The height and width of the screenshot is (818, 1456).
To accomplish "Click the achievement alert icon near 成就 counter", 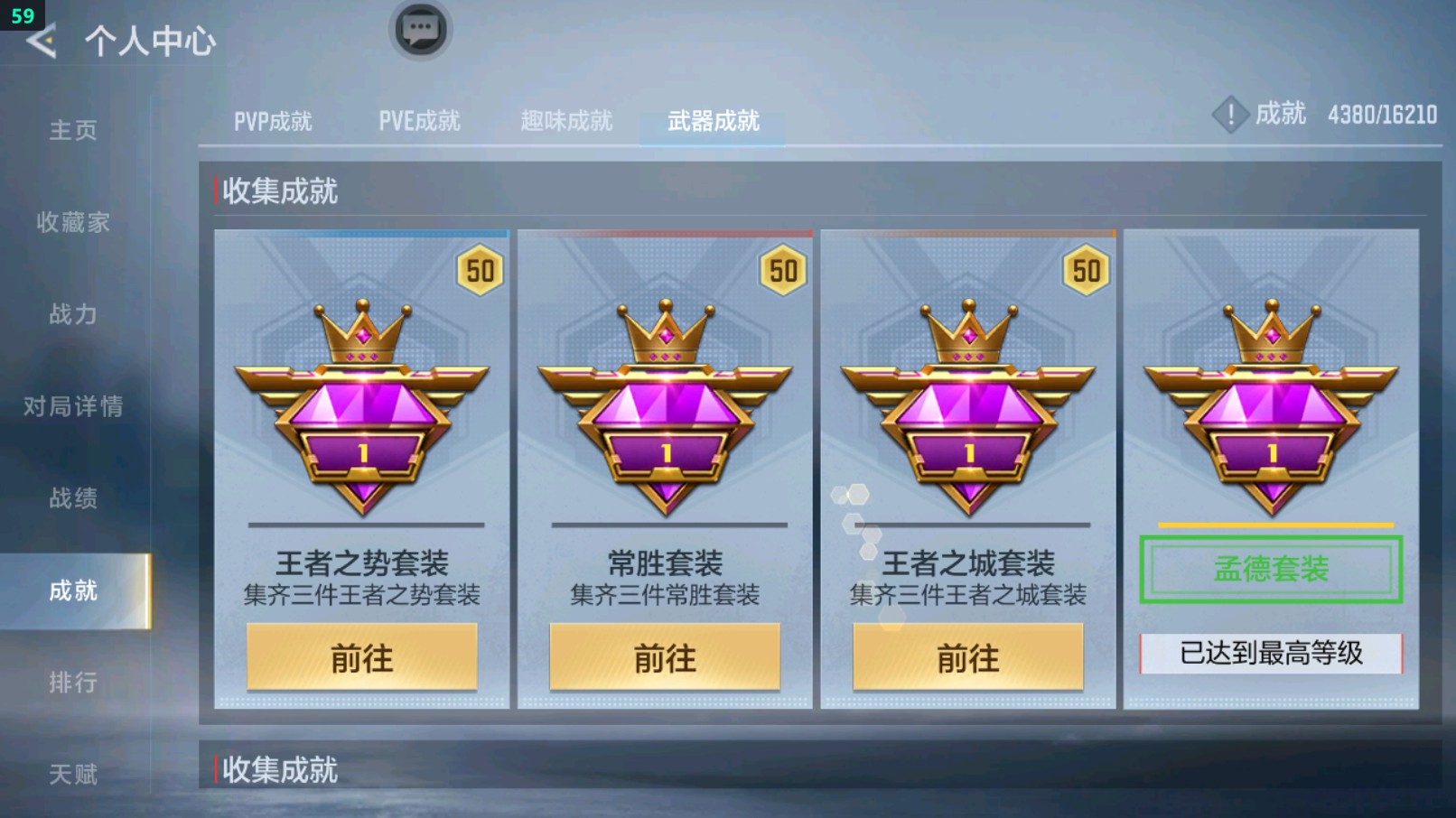I will coord(1230,115).
